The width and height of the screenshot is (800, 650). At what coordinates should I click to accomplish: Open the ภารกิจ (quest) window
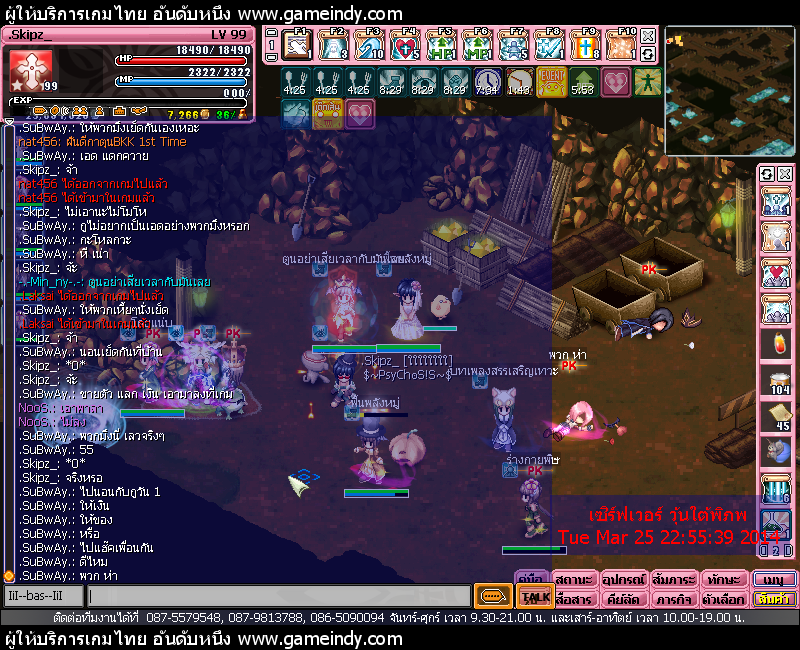pos(674,598)
